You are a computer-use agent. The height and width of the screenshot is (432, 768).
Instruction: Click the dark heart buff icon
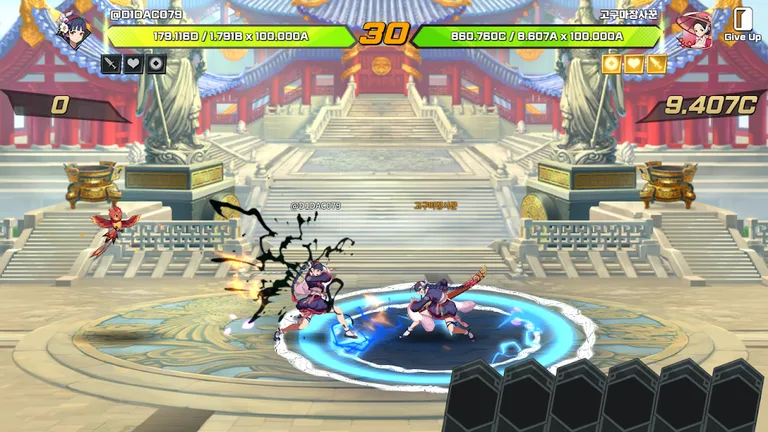point(133,64)
